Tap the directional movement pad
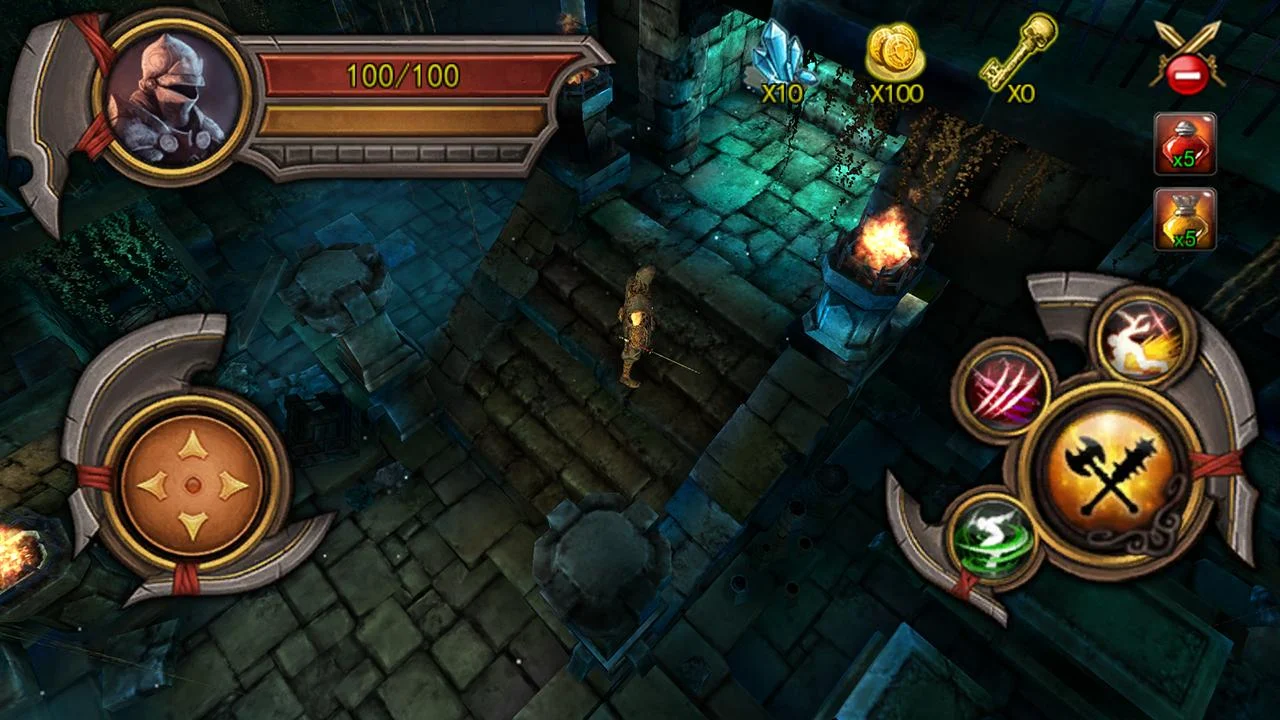This screenshot has width=1280, height=720. pos(193,485)
